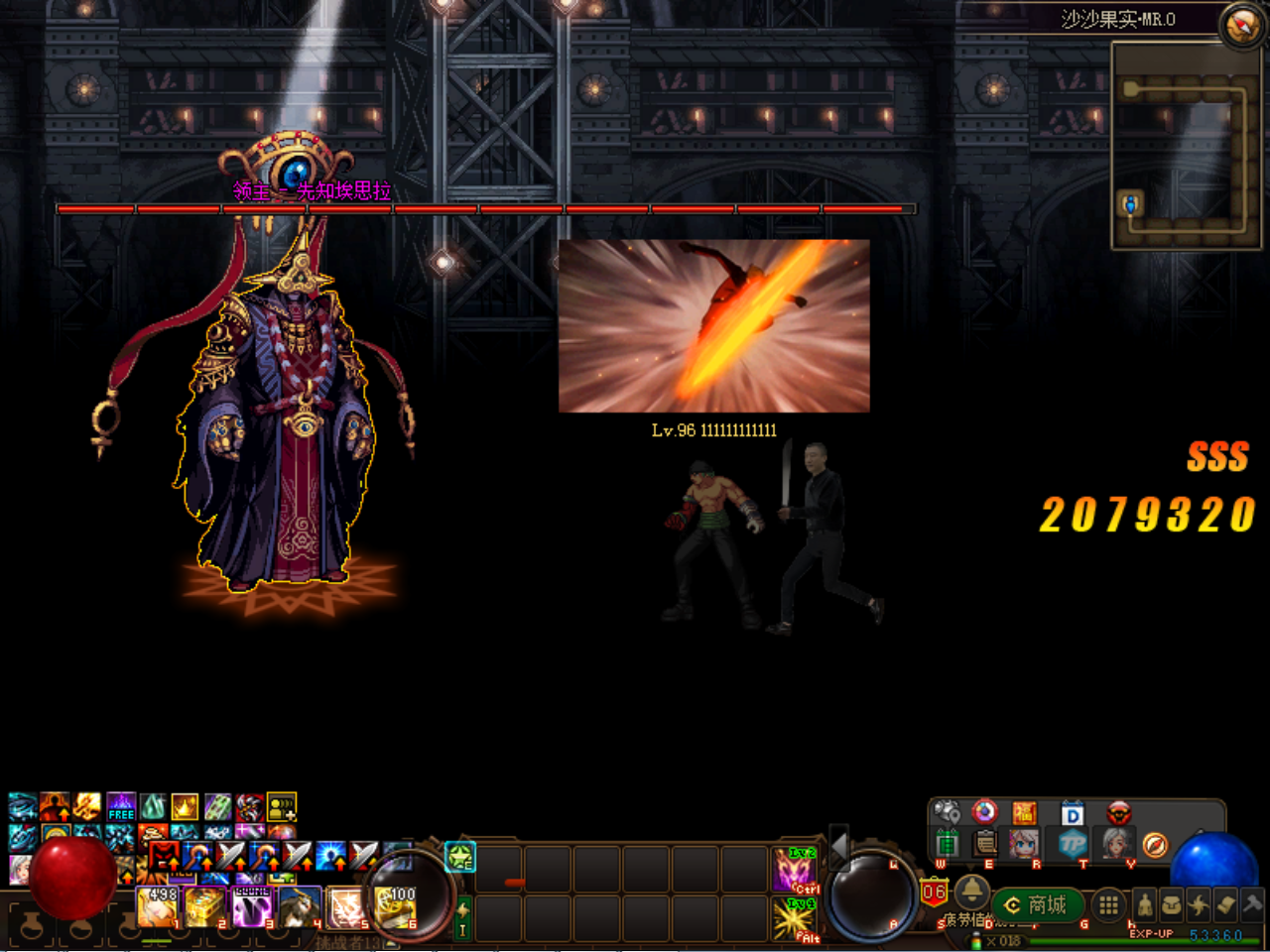Viewport: 1270px width, 952px height.
Task: Open the inventory bag icon
Action: point(1174,905)
